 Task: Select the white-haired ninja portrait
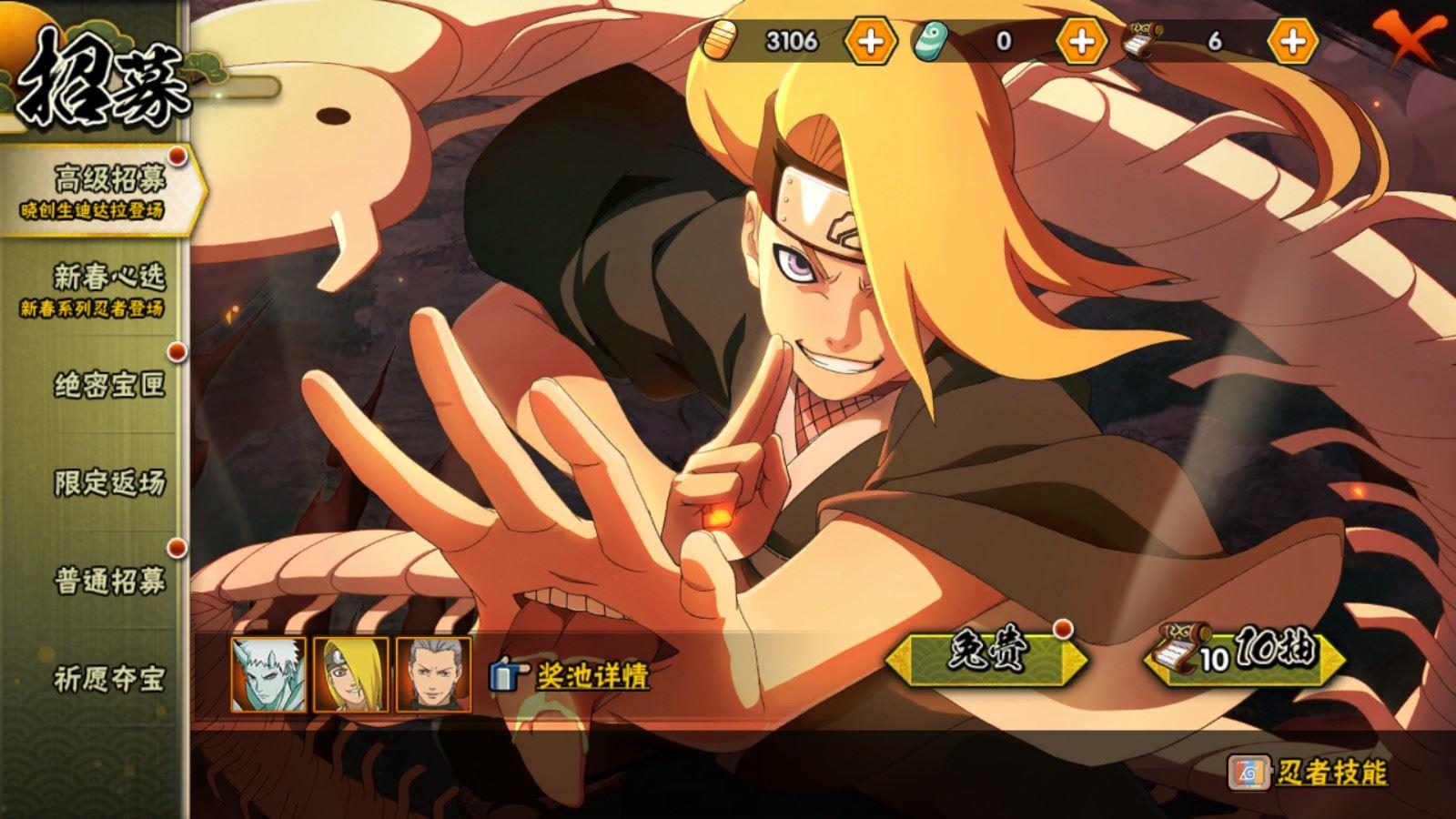pos(268,674)
